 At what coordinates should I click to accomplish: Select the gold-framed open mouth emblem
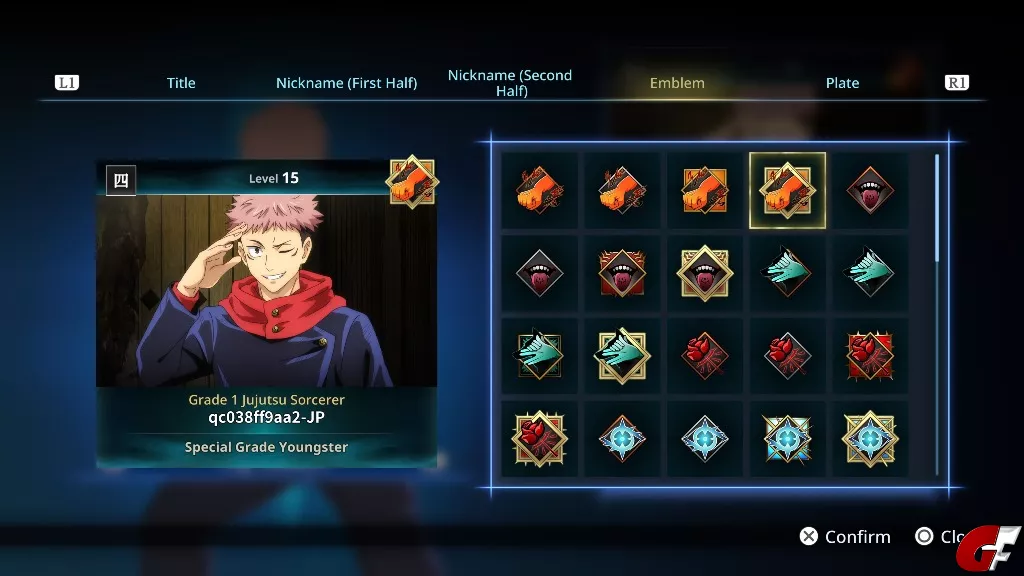(x=704, y=273)
